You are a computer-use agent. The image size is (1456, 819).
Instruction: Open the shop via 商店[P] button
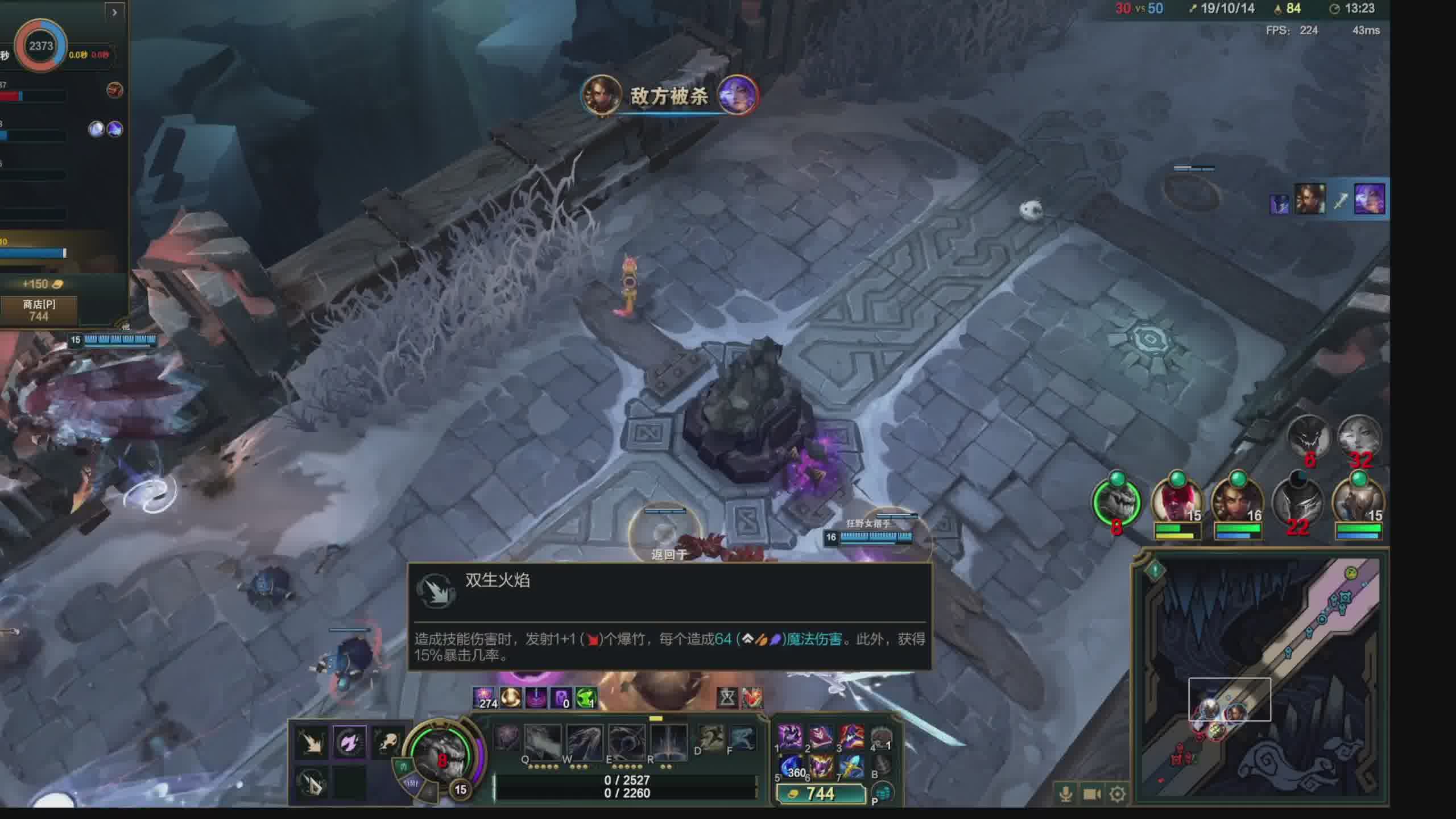click(39, 310)
